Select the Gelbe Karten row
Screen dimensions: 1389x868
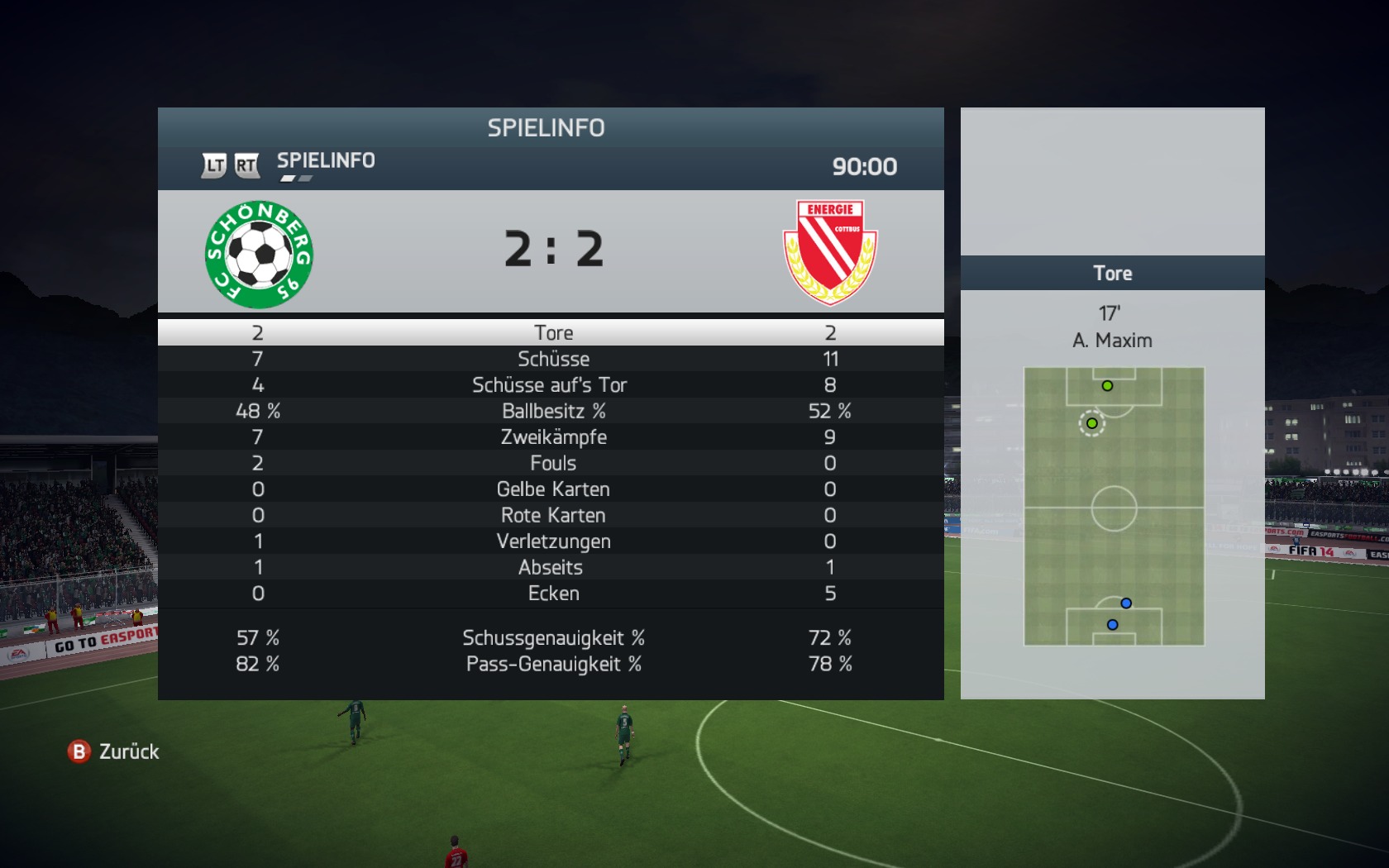(551, 489)
